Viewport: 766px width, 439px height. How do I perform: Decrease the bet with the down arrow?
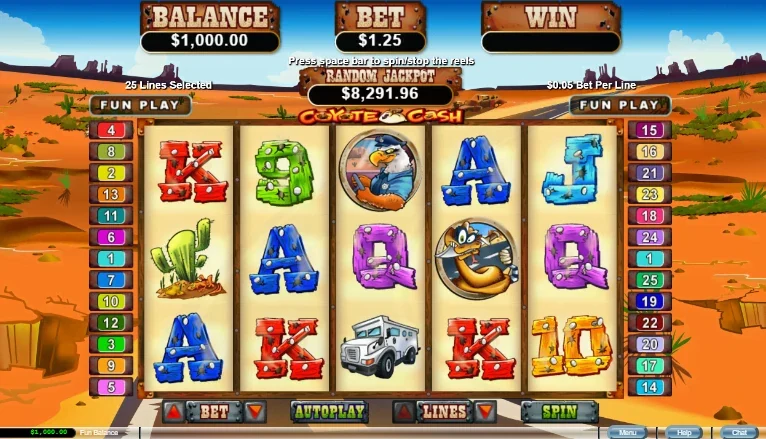point(254,411)
